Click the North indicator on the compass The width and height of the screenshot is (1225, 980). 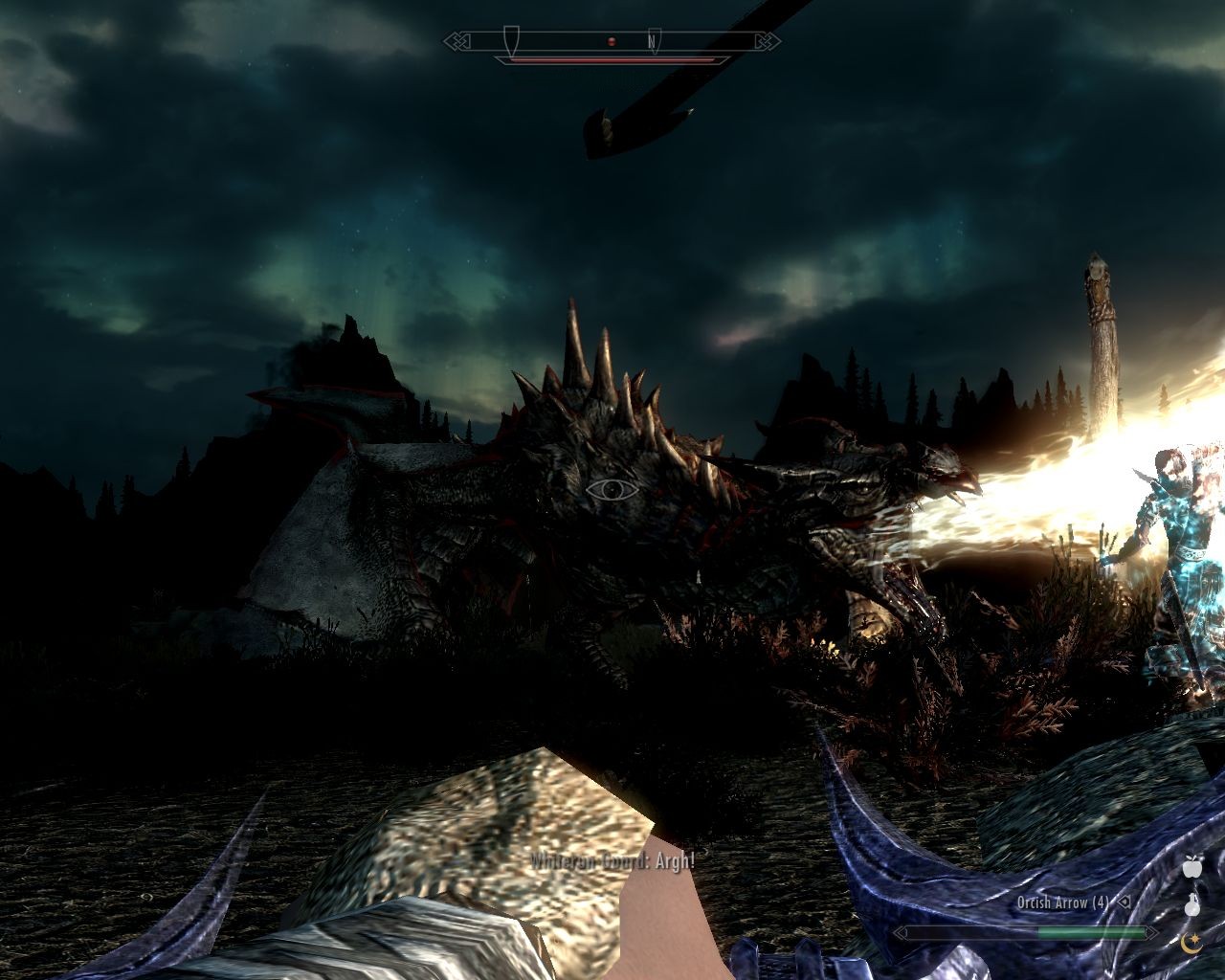(652, 41)
